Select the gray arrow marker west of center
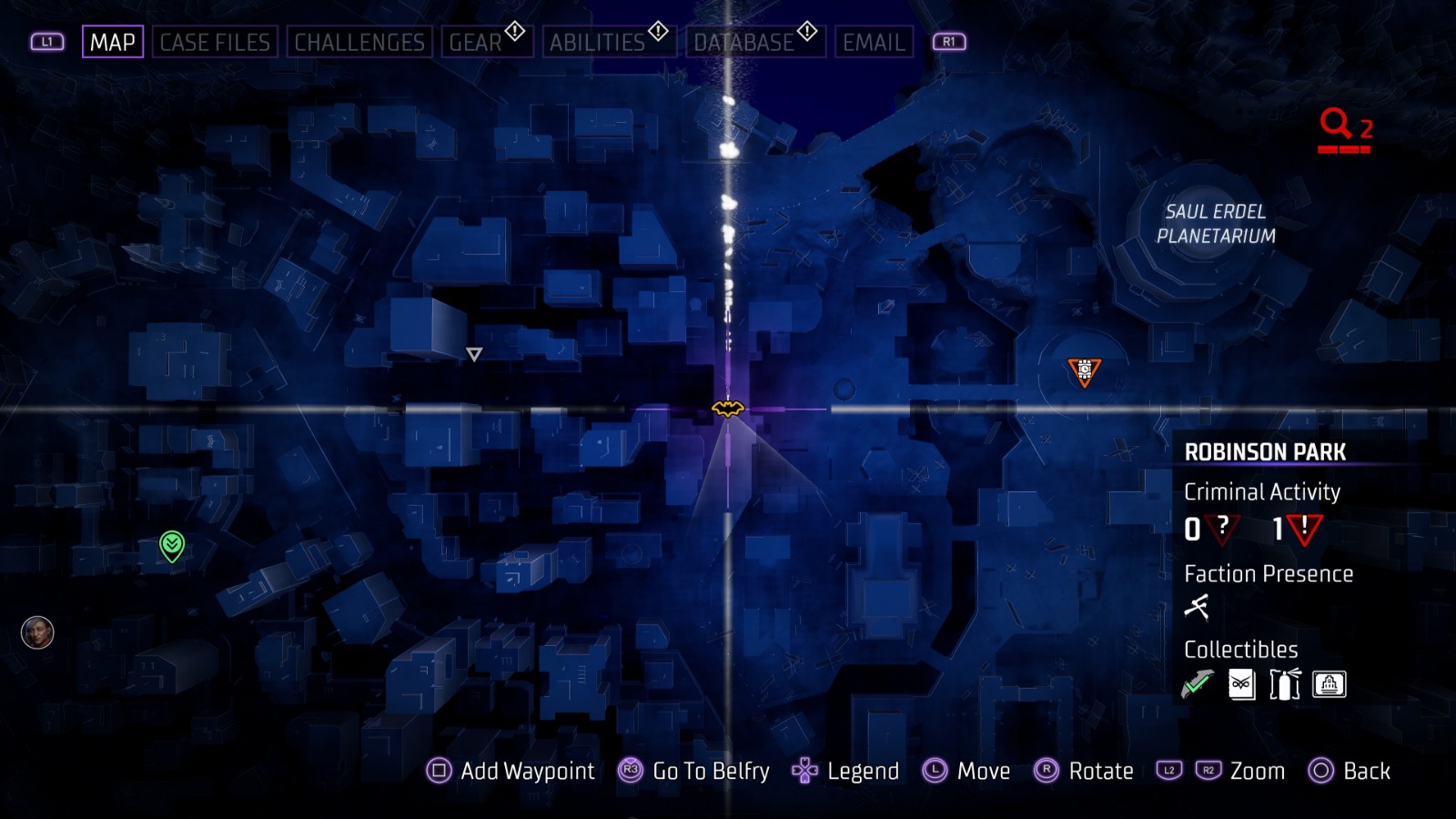The width and height of the screenshot is (1456, 819). click(x=474, y=354)
